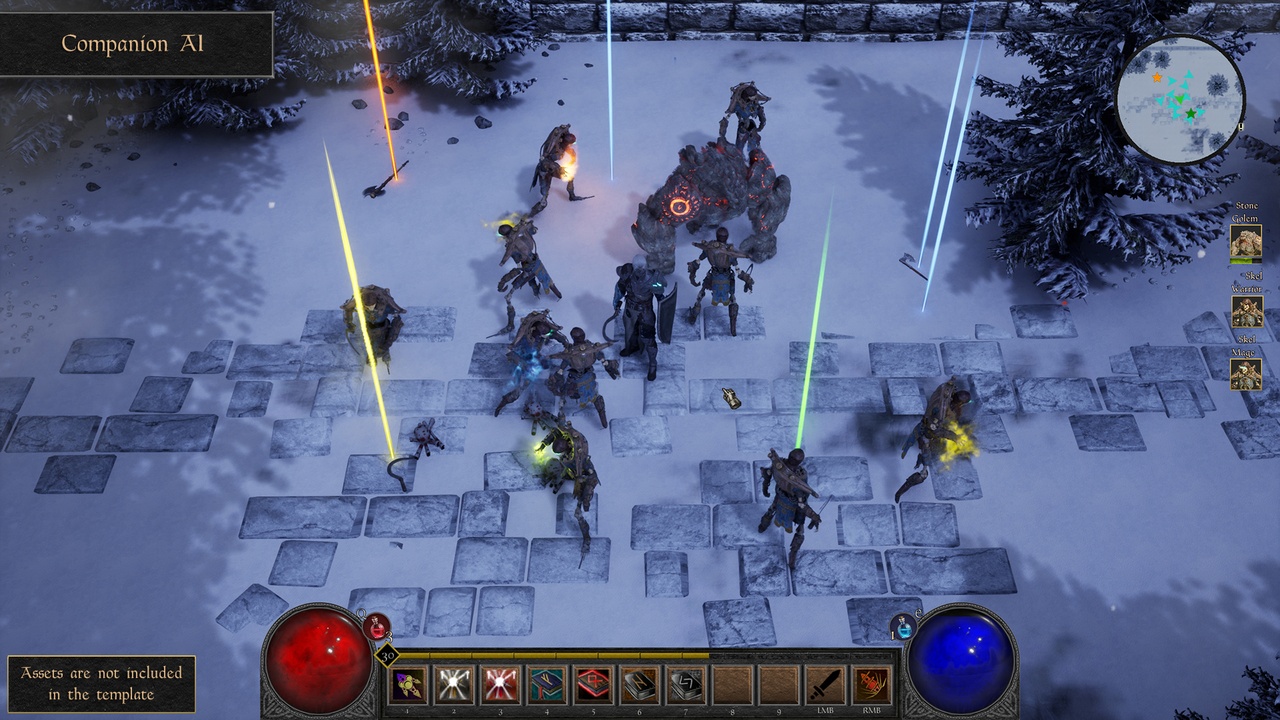This screenshot has width=1280, height=720.
Task: Open the circular minimap
Action: tap(1180, 99)
